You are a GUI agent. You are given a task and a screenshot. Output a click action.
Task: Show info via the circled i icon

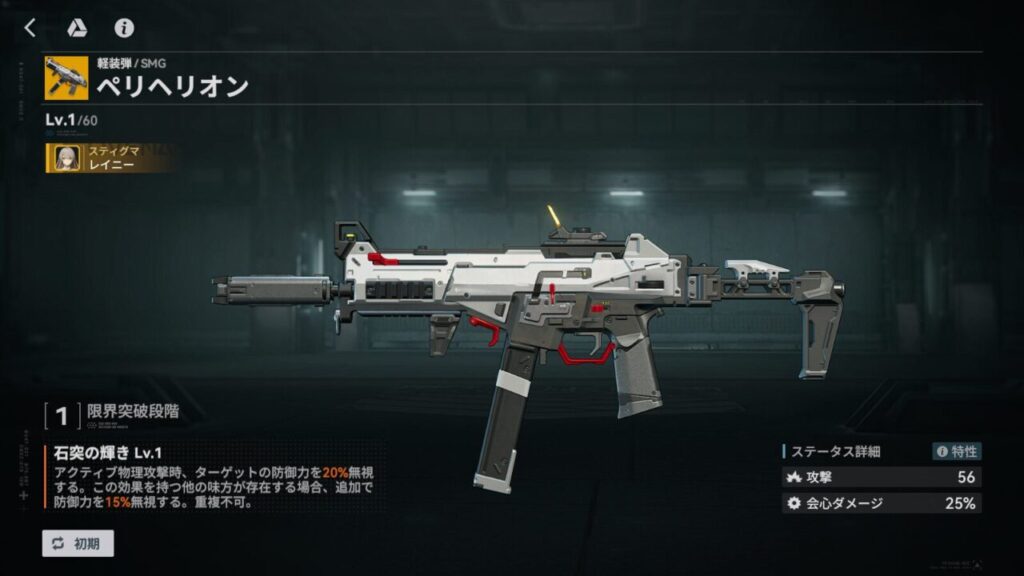[x=124, y=28]
